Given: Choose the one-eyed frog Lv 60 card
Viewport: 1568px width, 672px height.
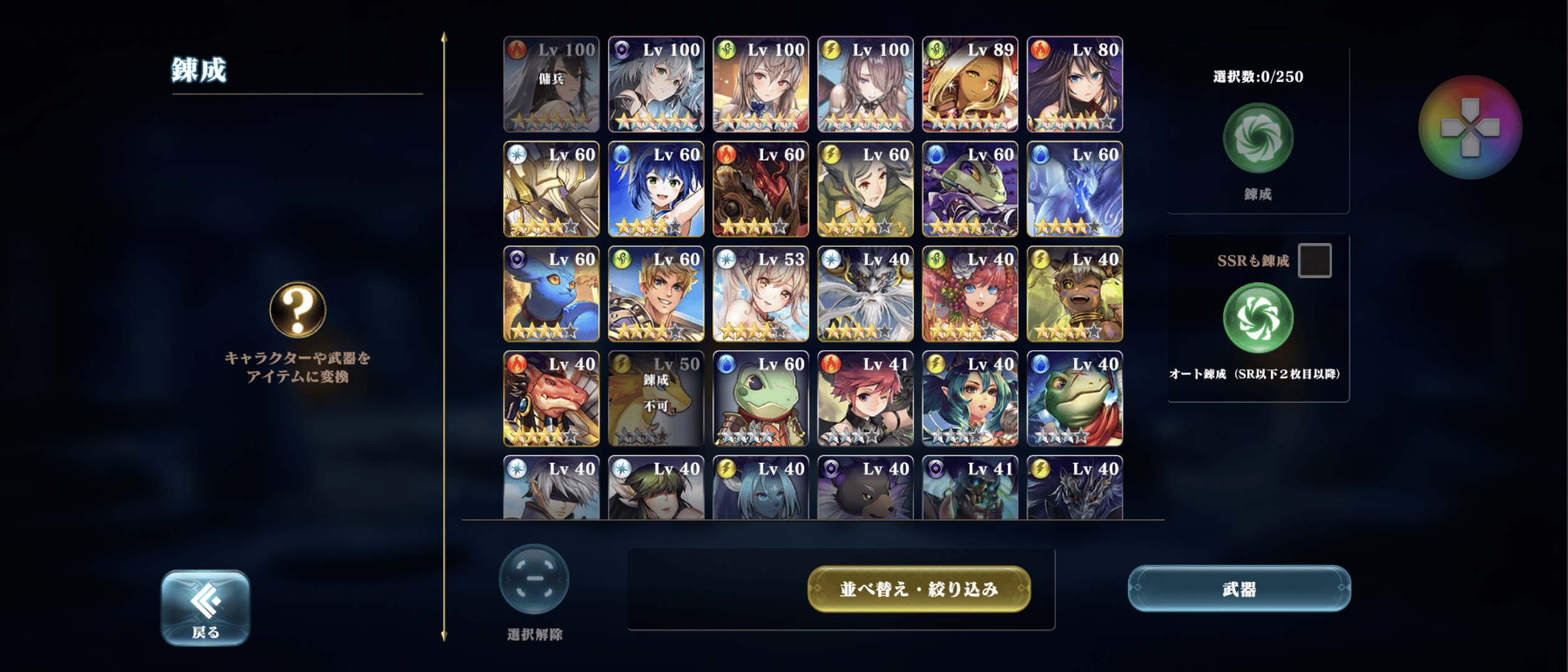Looking at the screenshot, I should (760, 398).
